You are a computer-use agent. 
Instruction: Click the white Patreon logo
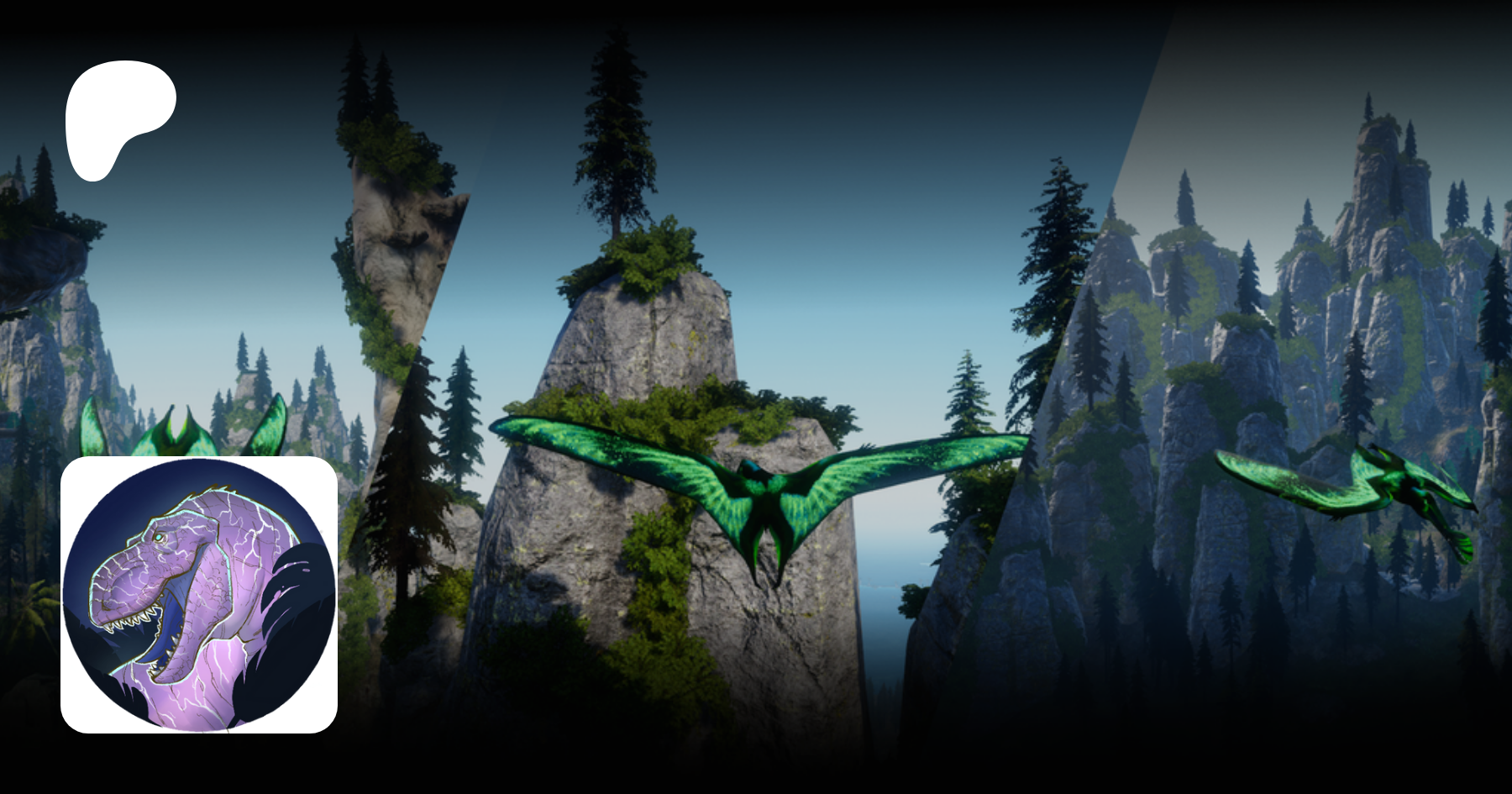[x=118, y=118]
